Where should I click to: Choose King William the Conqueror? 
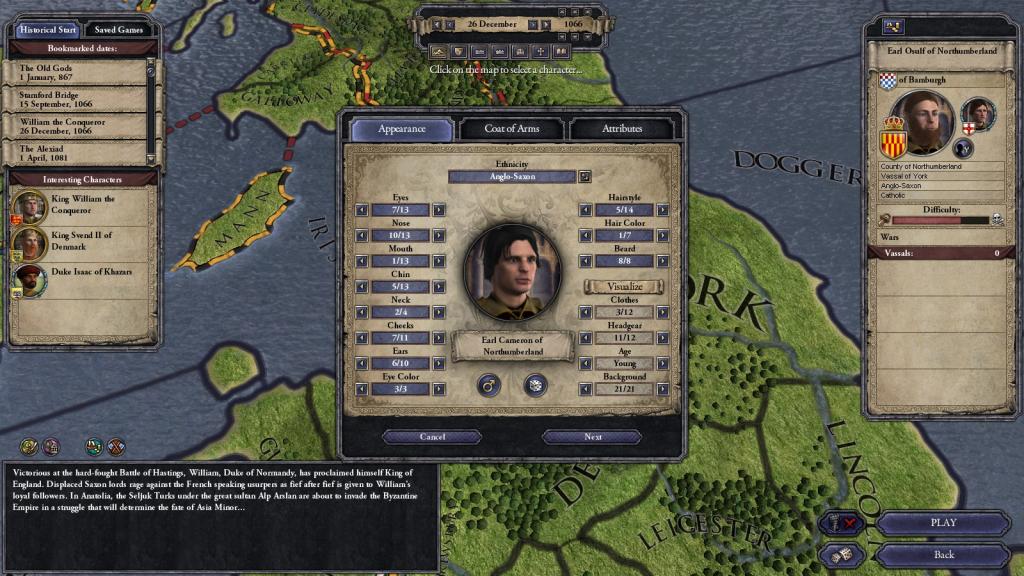[82, 205]
